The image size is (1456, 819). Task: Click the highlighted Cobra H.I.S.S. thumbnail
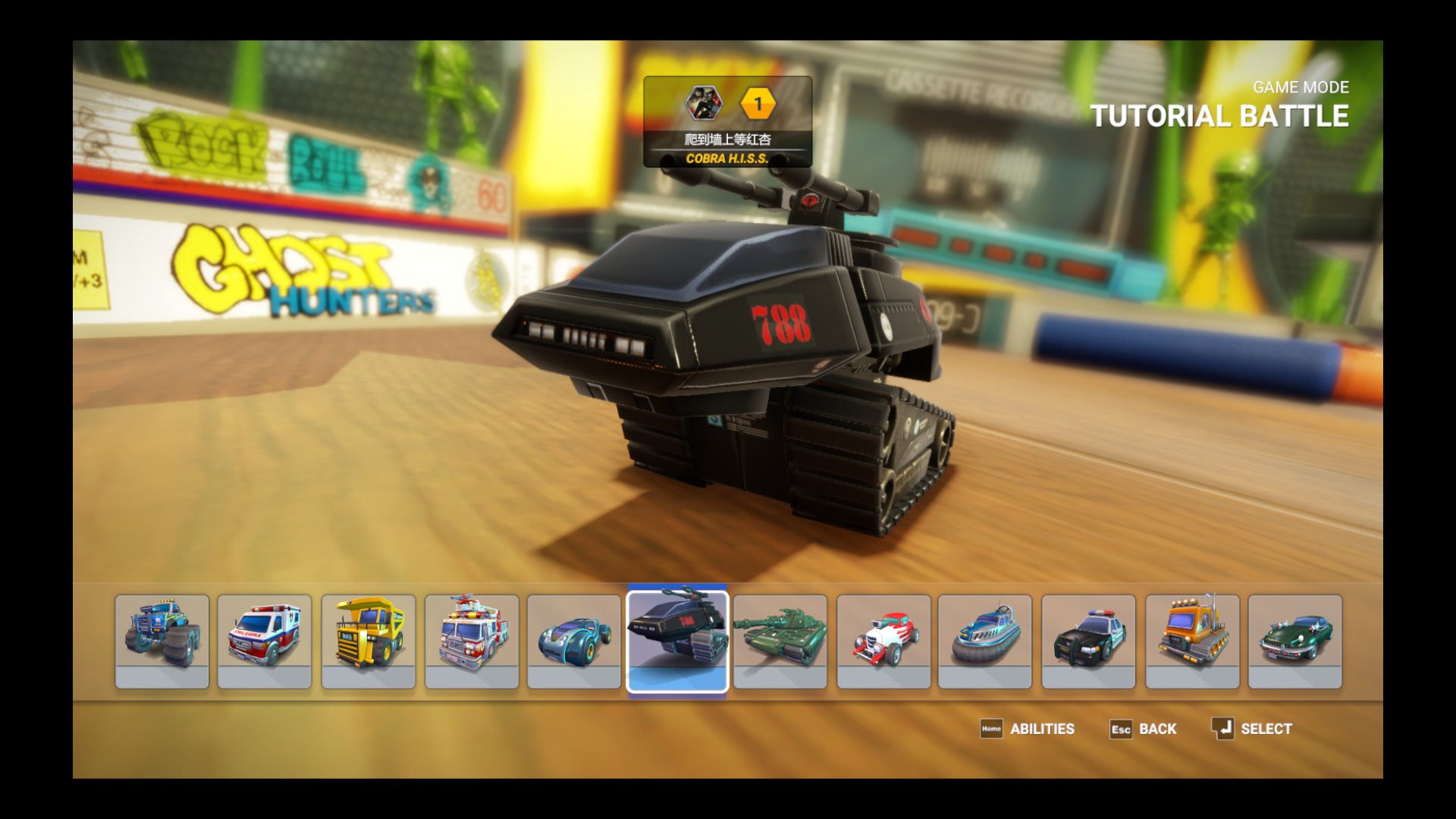coord(676,641)
